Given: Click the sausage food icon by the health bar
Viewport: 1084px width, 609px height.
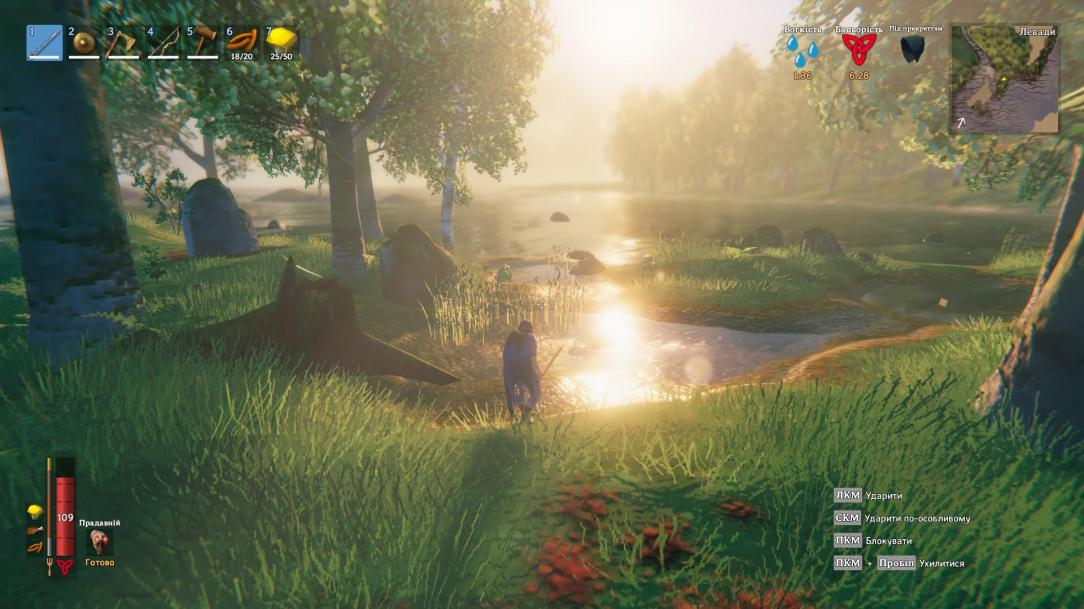Looking at the screenshot, I should 34,548.
